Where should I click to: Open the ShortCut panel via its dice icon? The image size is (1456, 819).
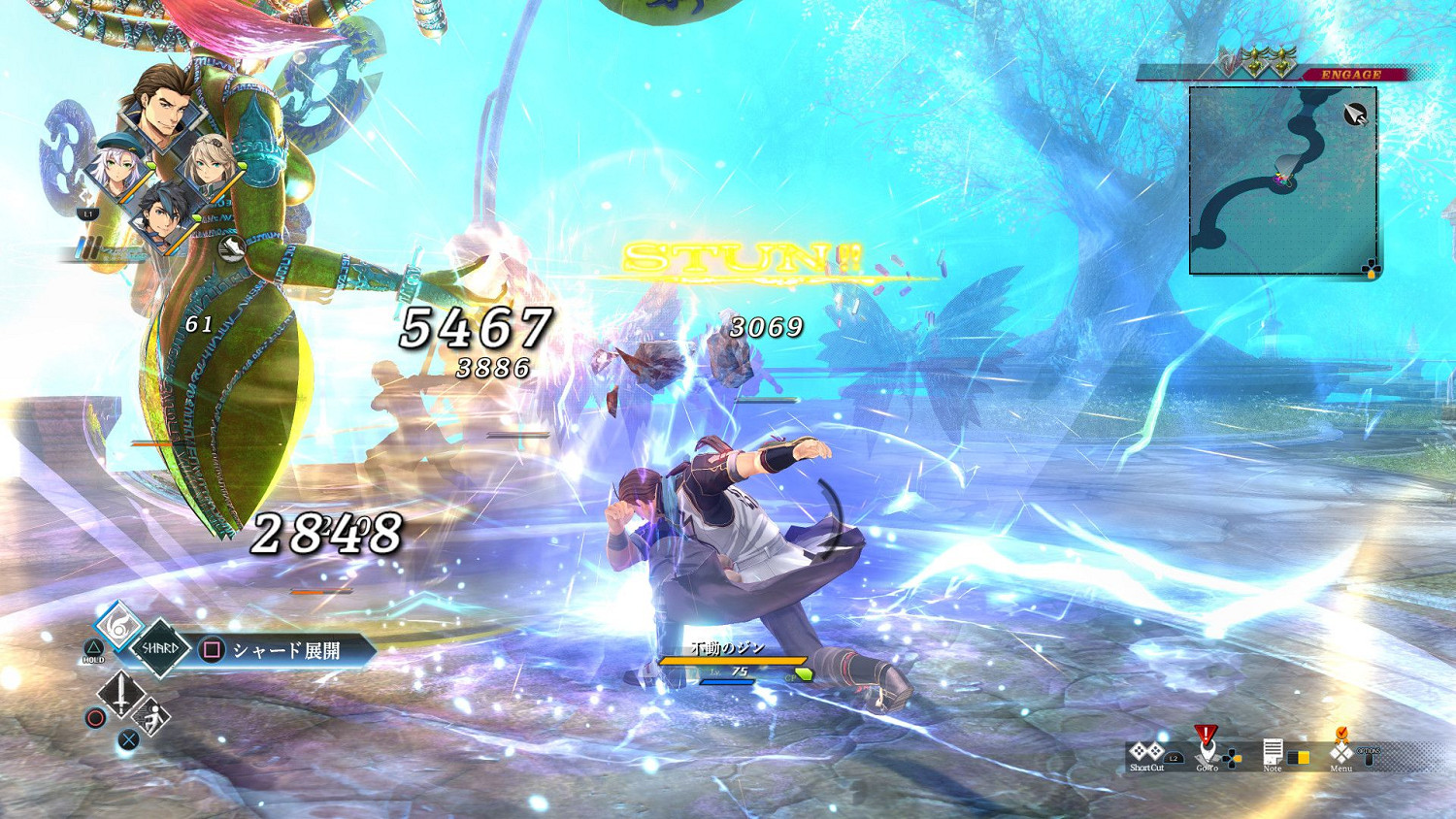pyautogui.click(x=1146, y=750)
